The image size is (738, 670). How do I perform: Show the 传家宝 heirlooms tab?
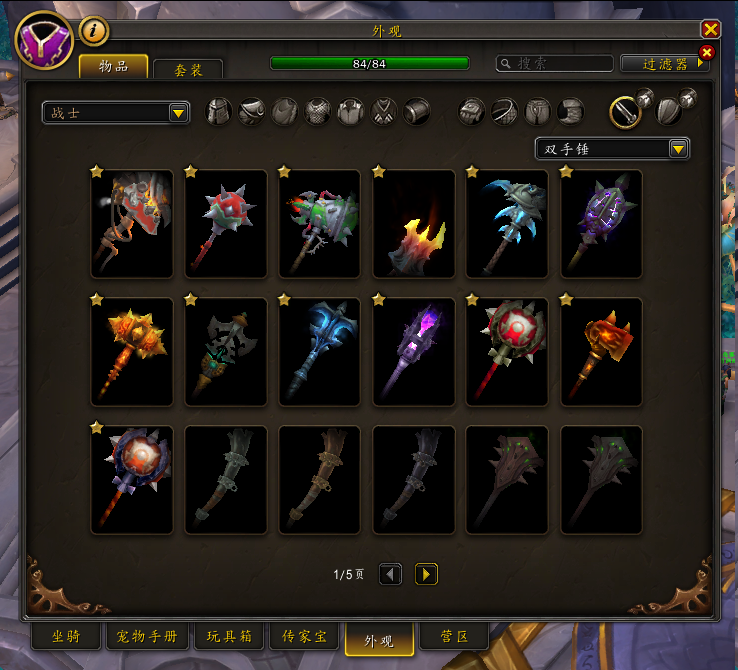point(303,637)
